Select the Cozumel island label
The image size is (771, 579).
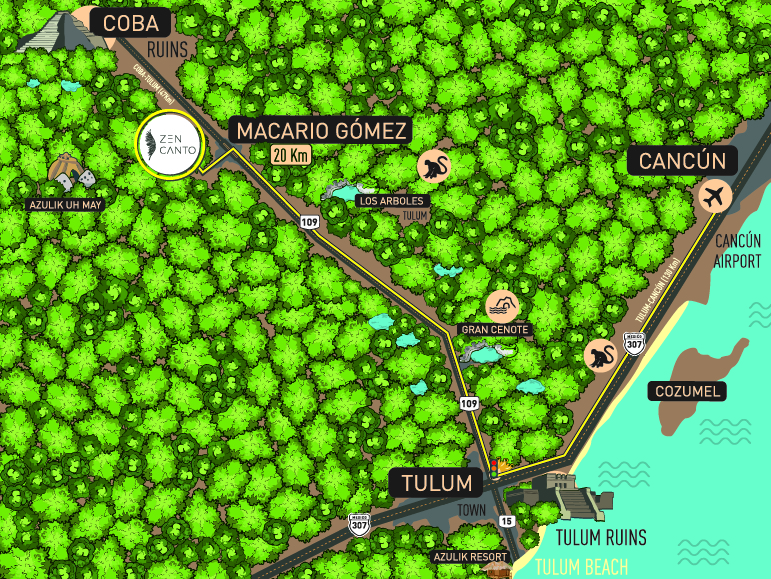(687, 391)
